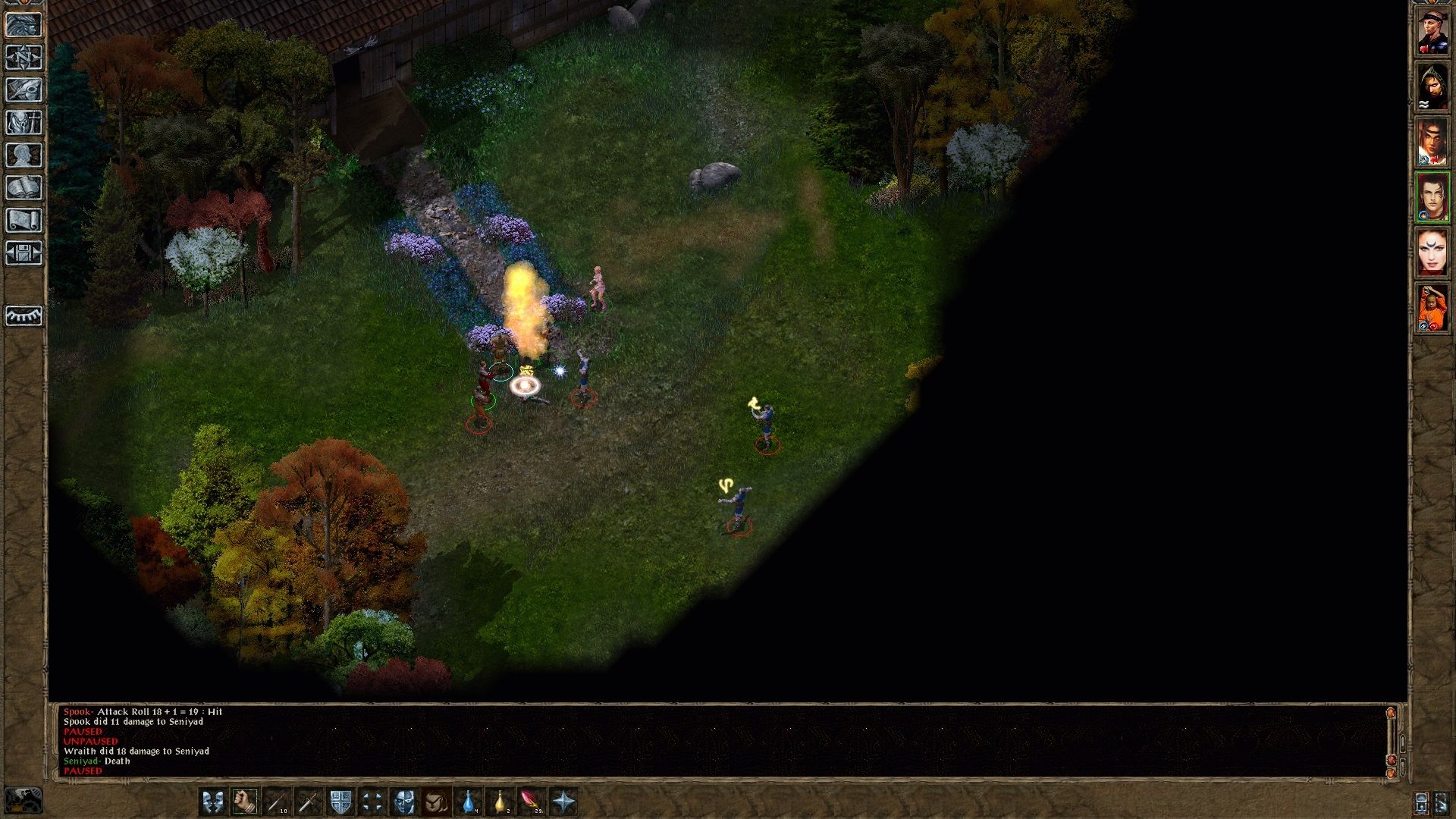This screenshot has height=819, width=1456.
Task: Open the area map with the compass button
Action: coord(24,57)
